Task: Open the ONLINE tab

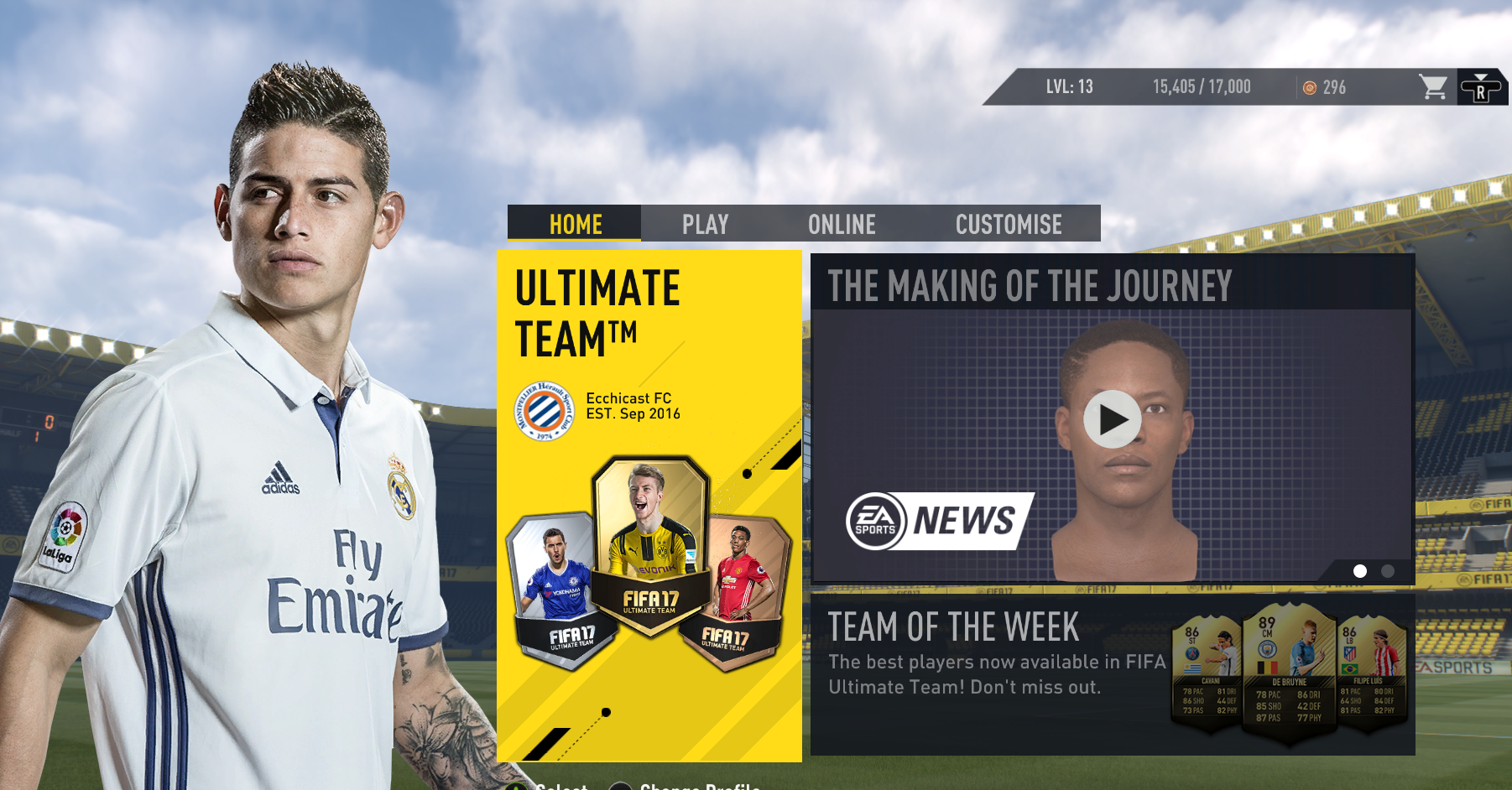Action: (842, 224)
